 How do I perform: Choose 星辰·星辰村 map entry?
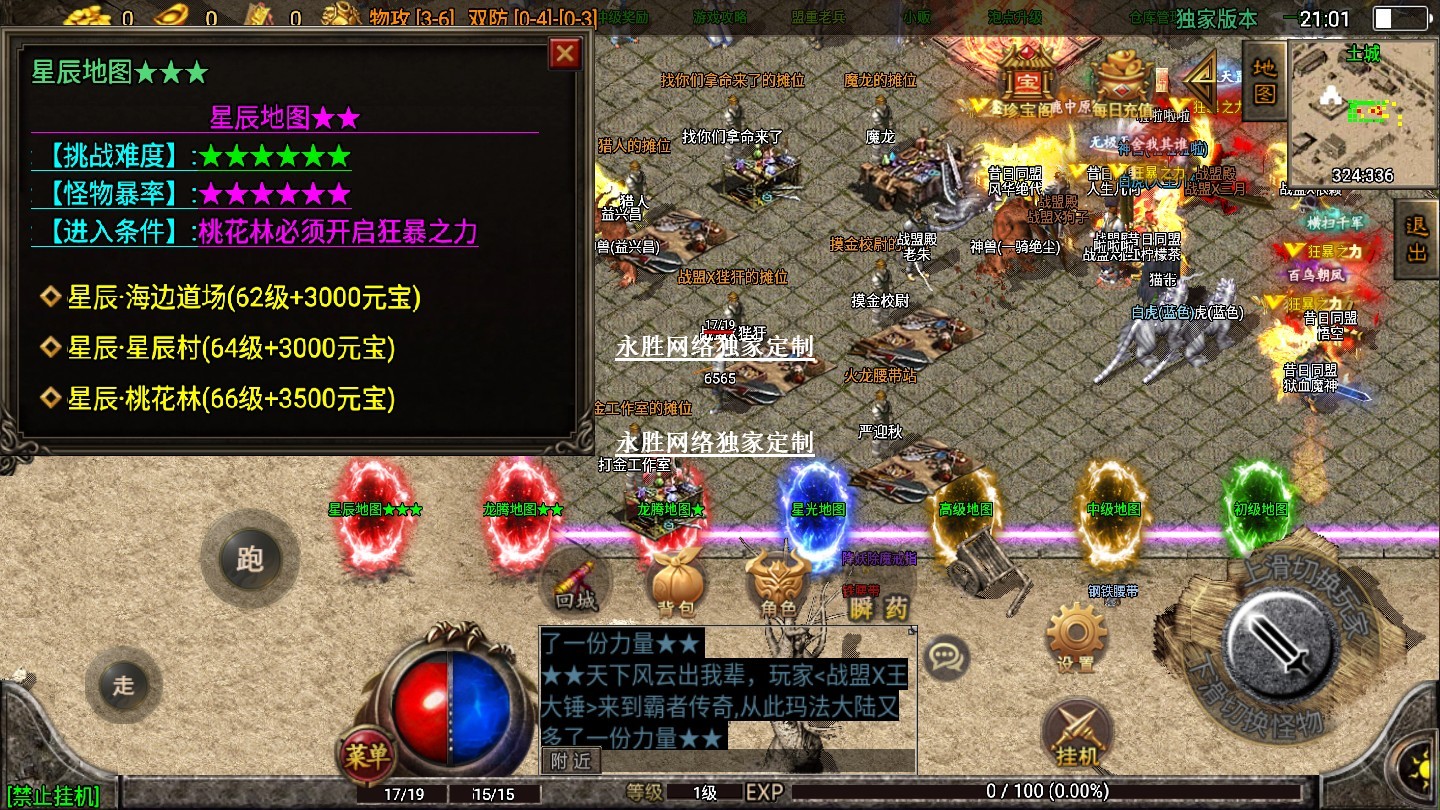coord(231,348)
